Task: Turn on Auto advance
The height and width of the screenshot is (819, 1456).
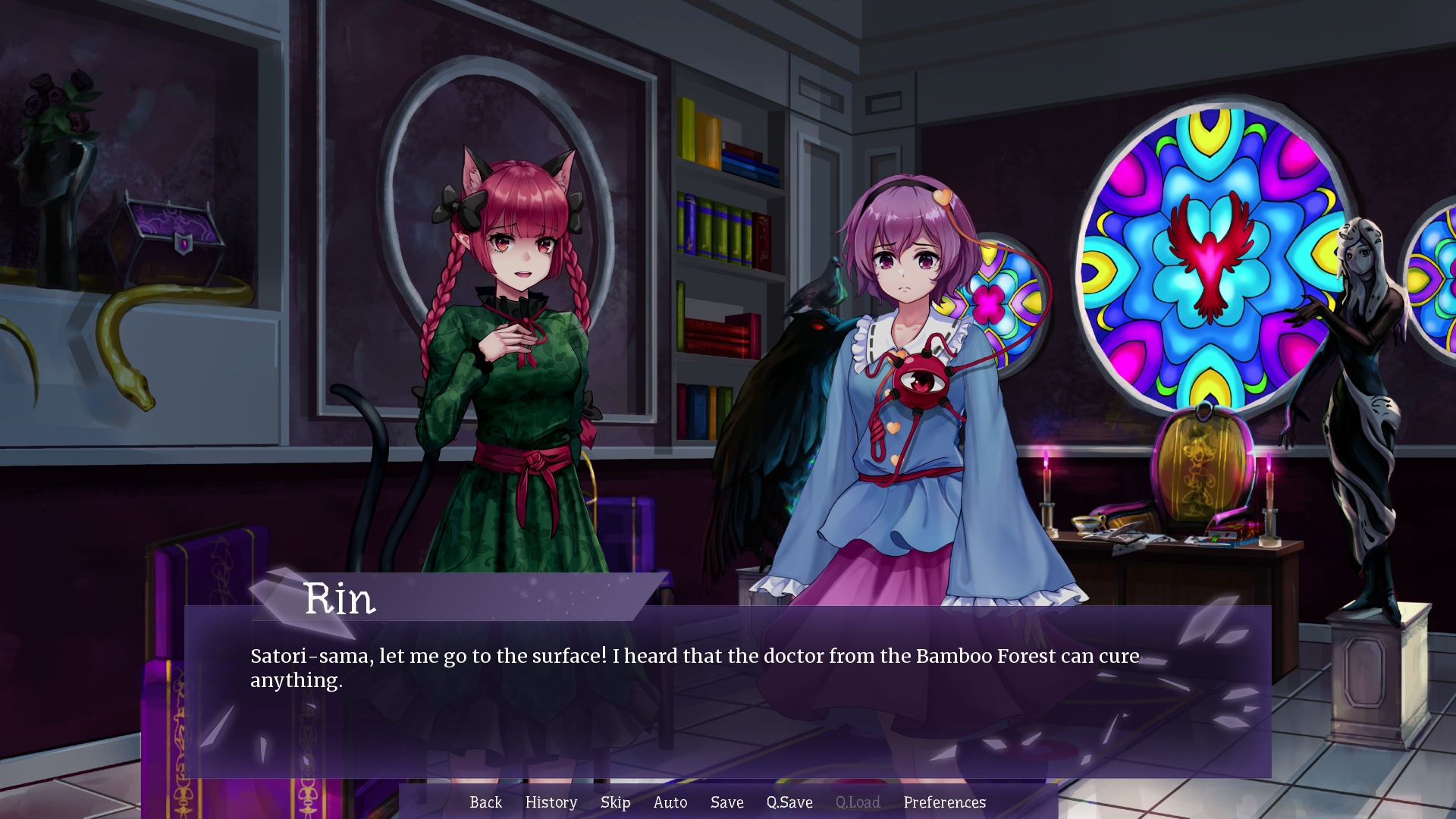Action: pos(670,802)
